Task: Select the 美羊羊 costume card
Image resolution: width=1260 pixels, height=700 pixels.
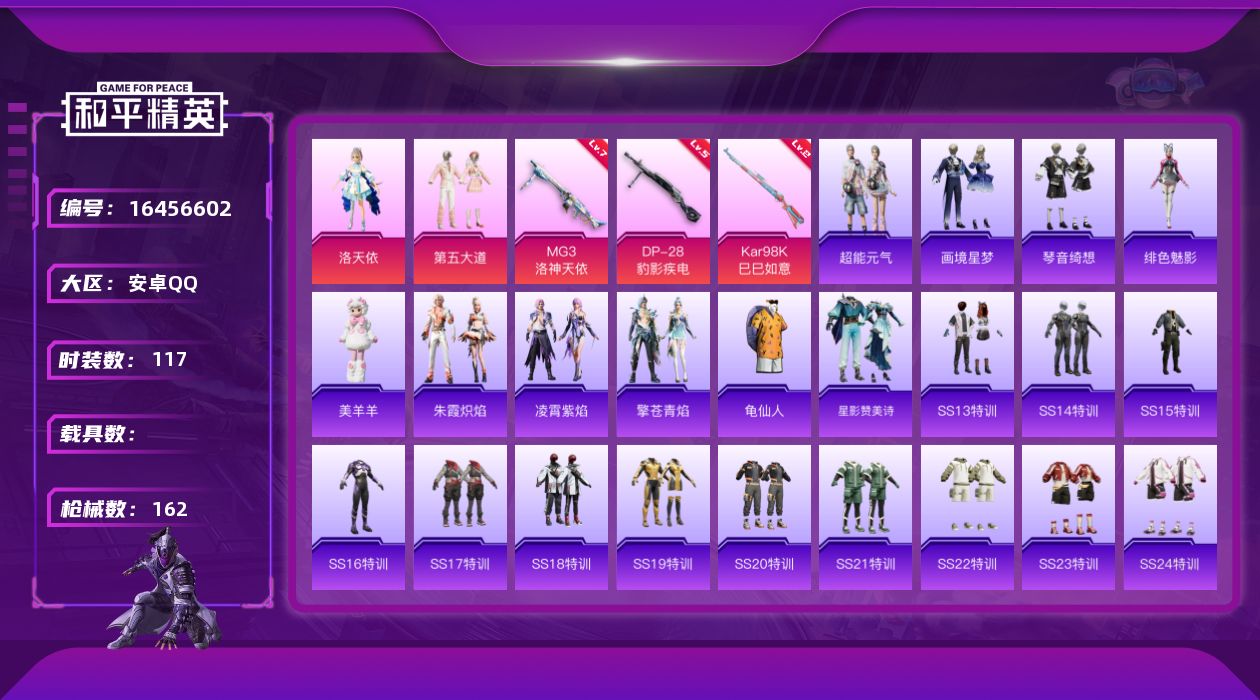Action: (358, 364)
